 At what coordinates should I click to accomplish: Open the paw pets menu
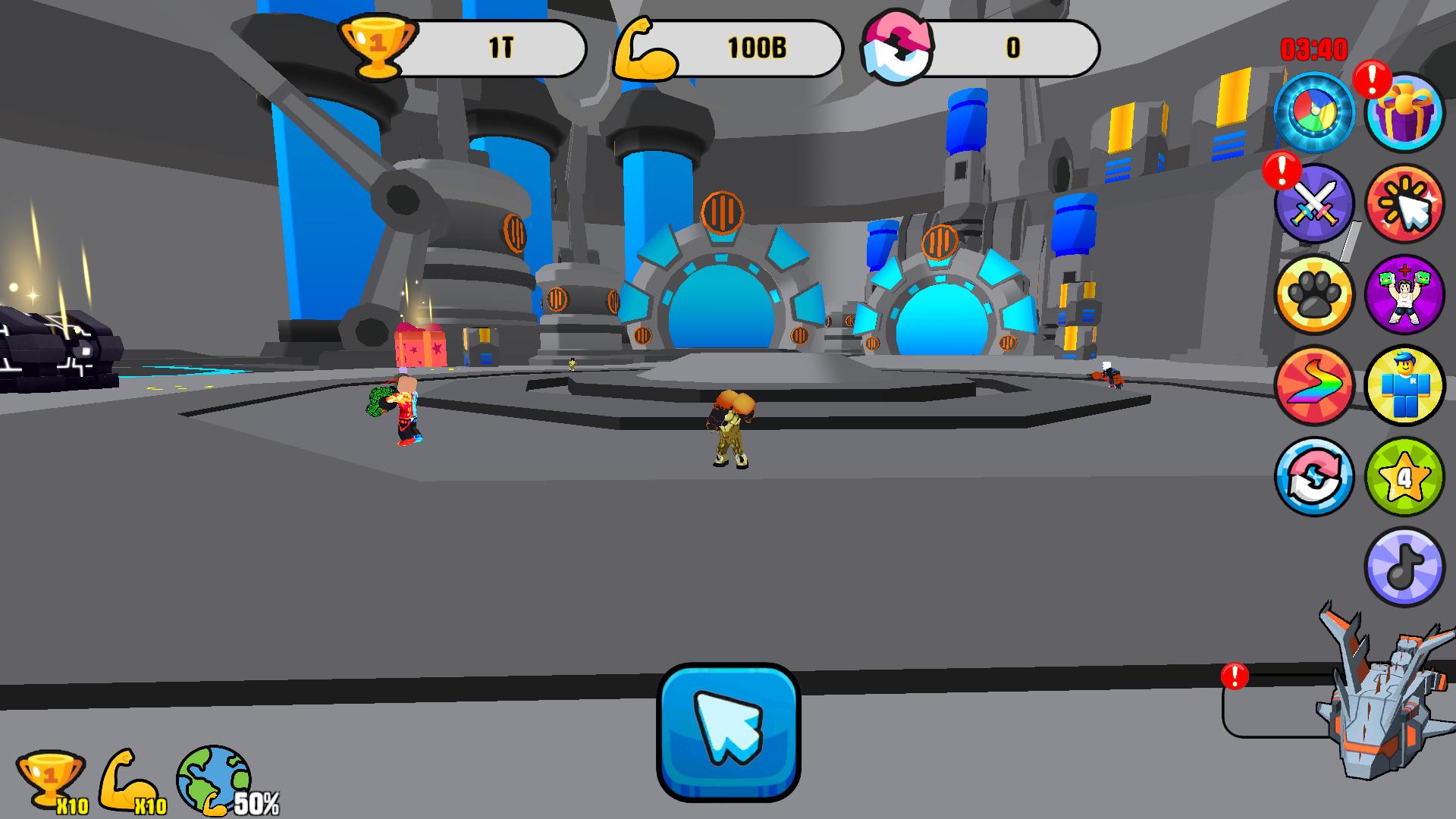click(1316, 295)
